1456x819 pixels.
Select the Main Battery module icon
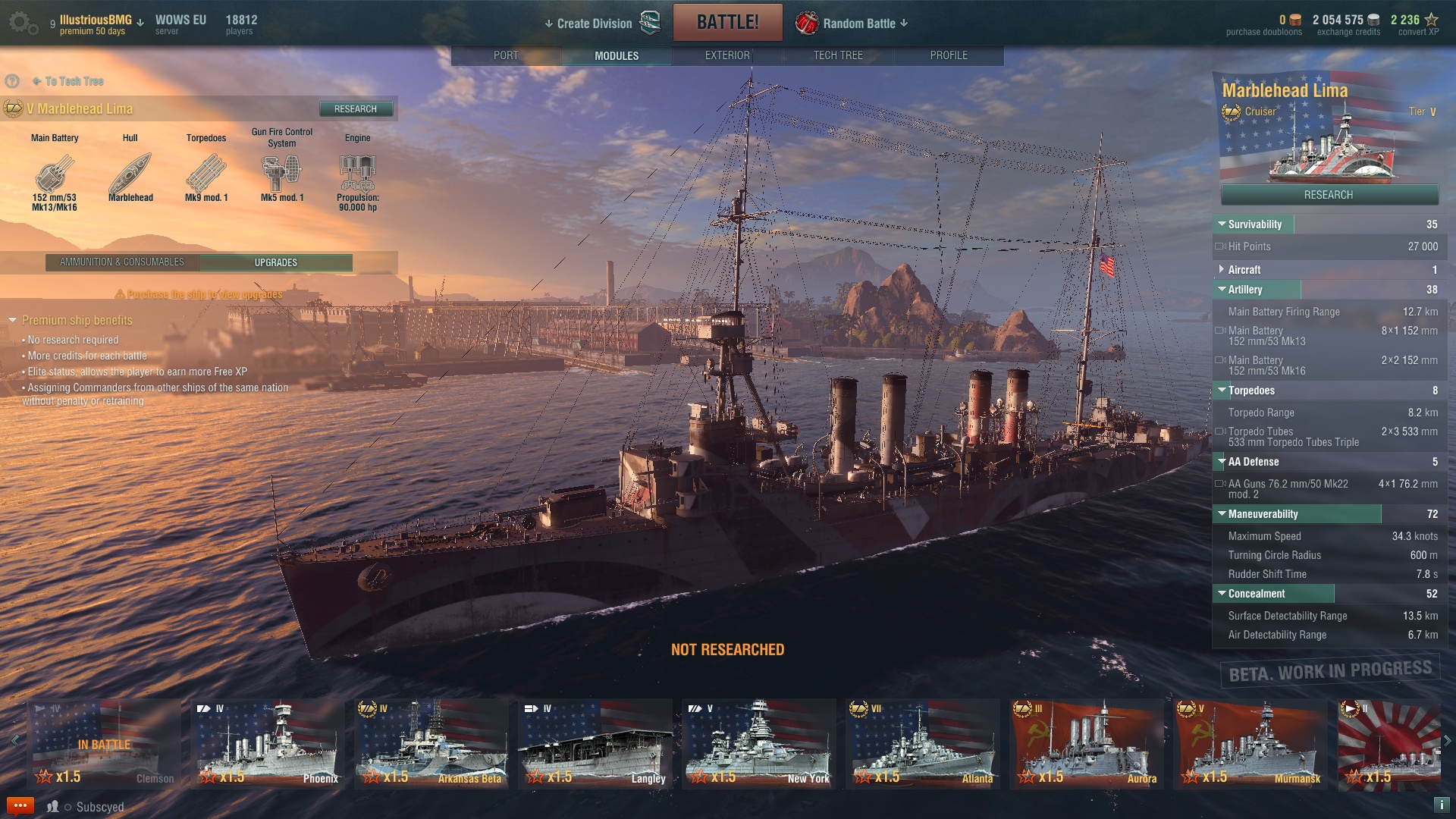coord(55,174)
